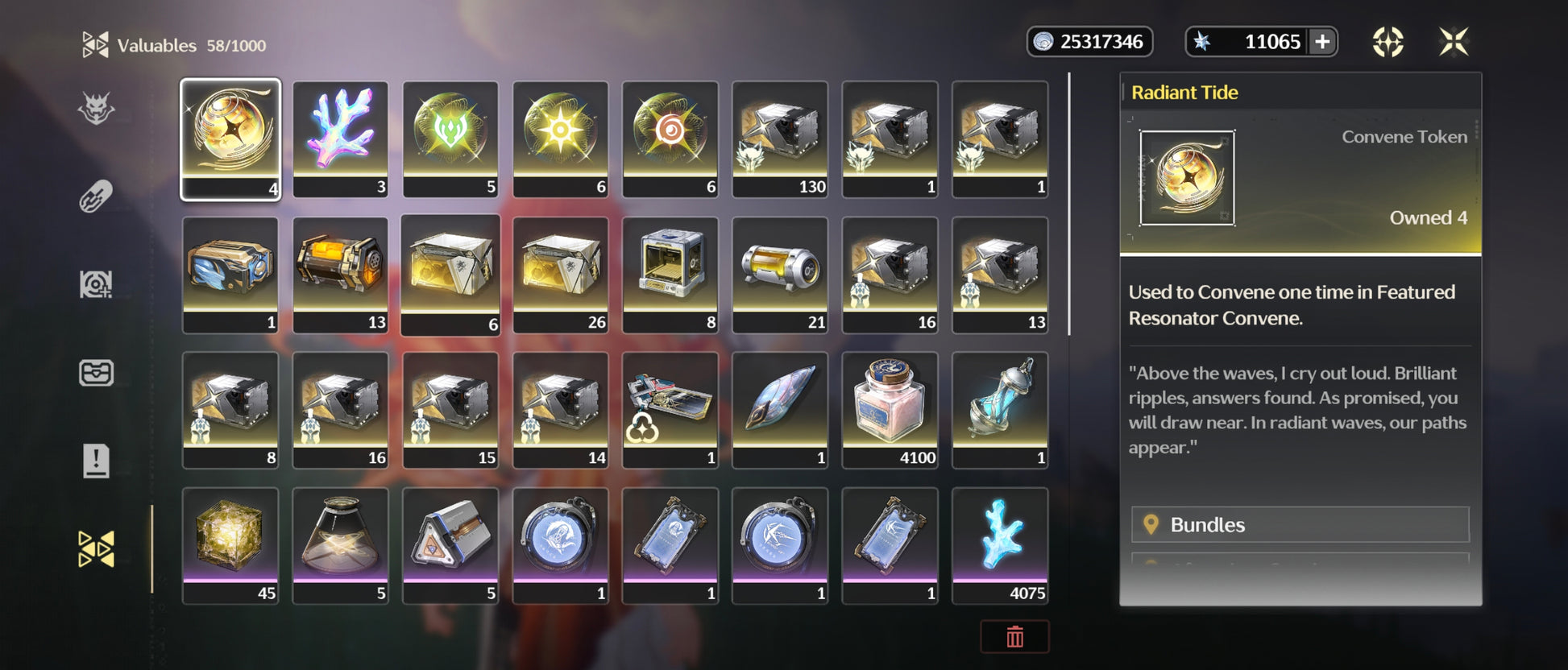Choose the green emblem orb slot
The image size is (1568, 670).
450,139
